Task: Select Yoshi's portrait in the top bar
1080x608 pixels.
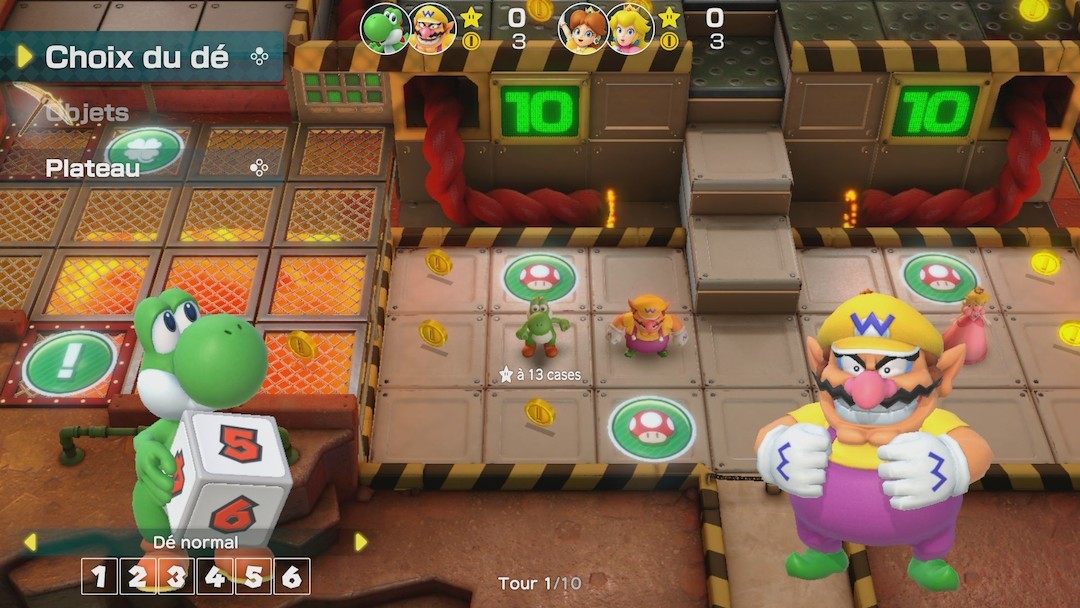Action: click(x=384, y=28)
